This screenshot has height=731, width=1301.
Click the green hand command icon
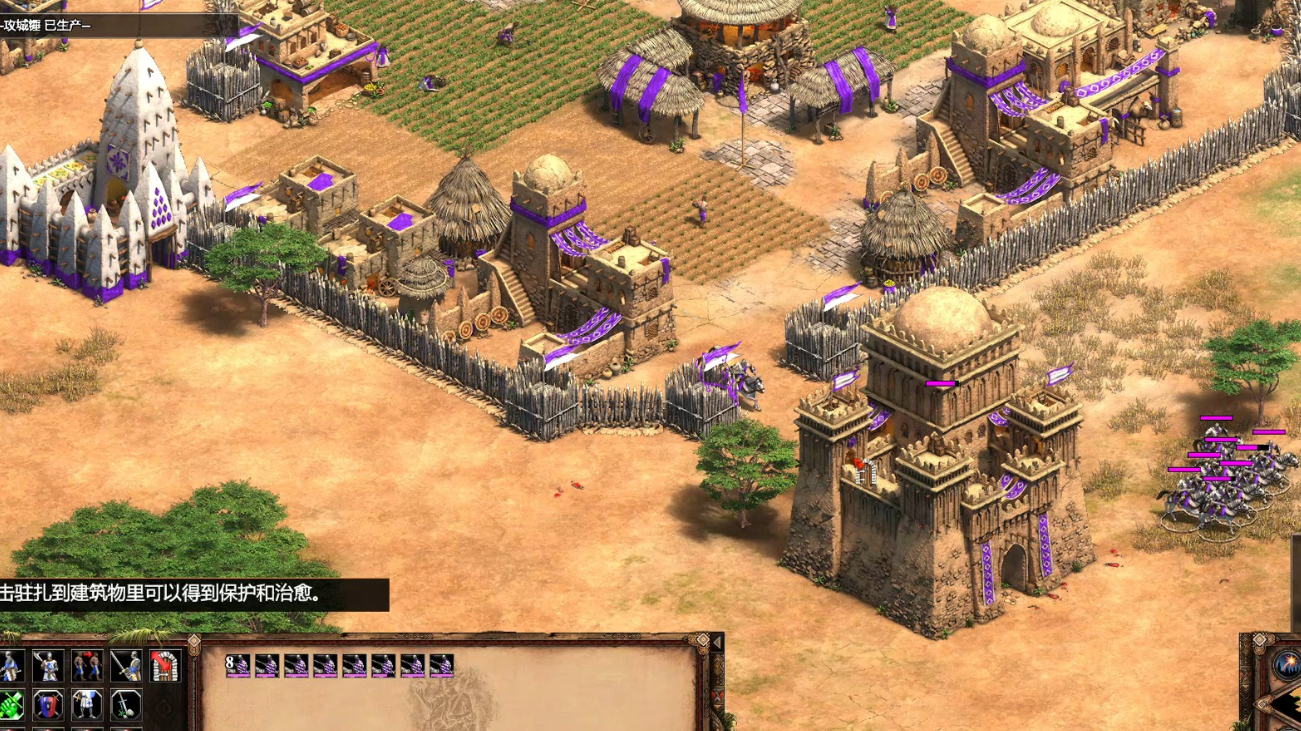11,705
